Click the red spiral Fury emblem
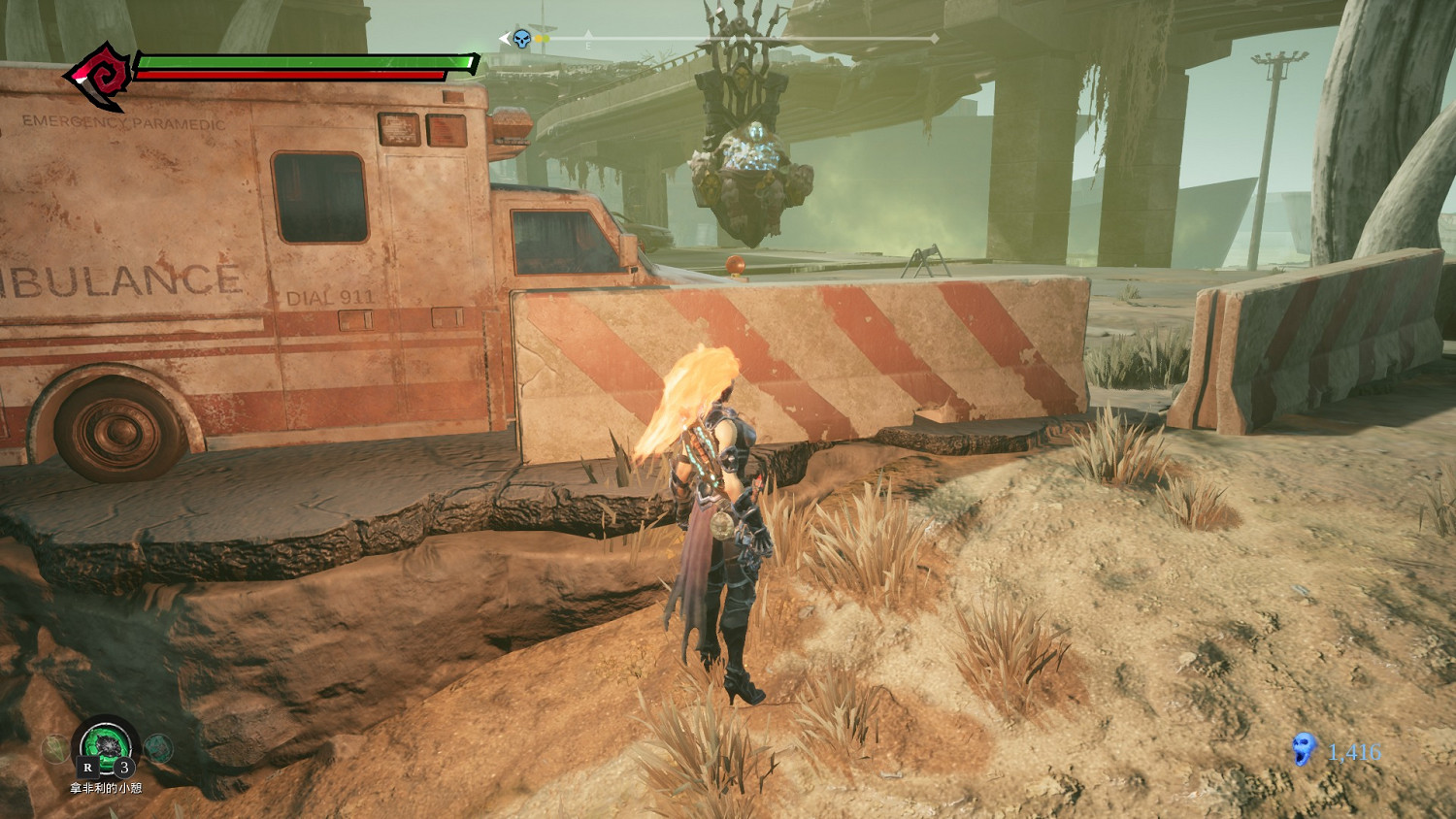 tap(101, 73)
